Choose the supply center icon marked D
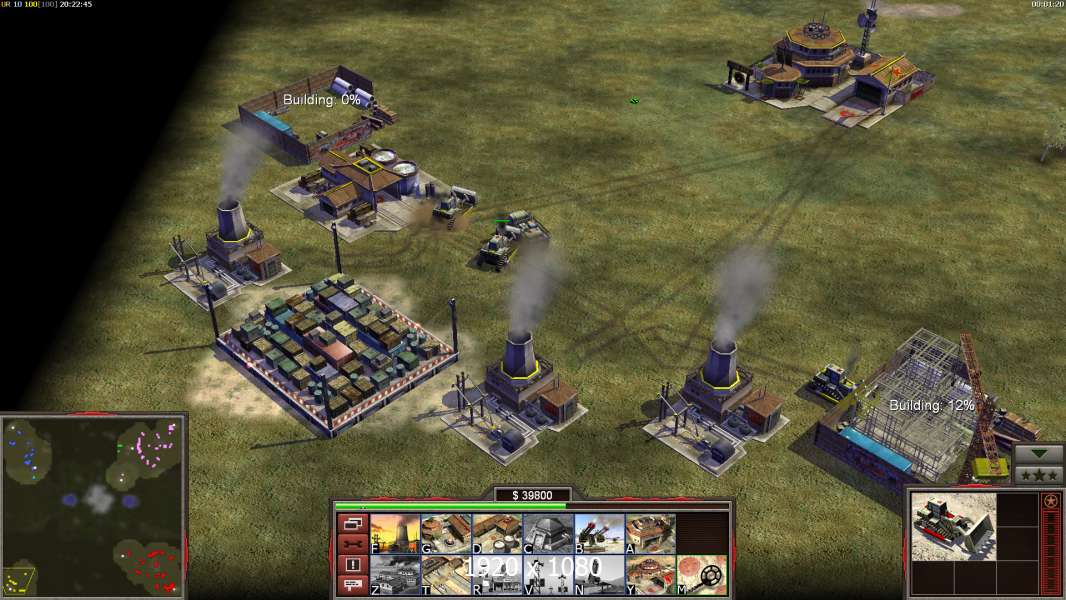 click(x=497, y=534)
